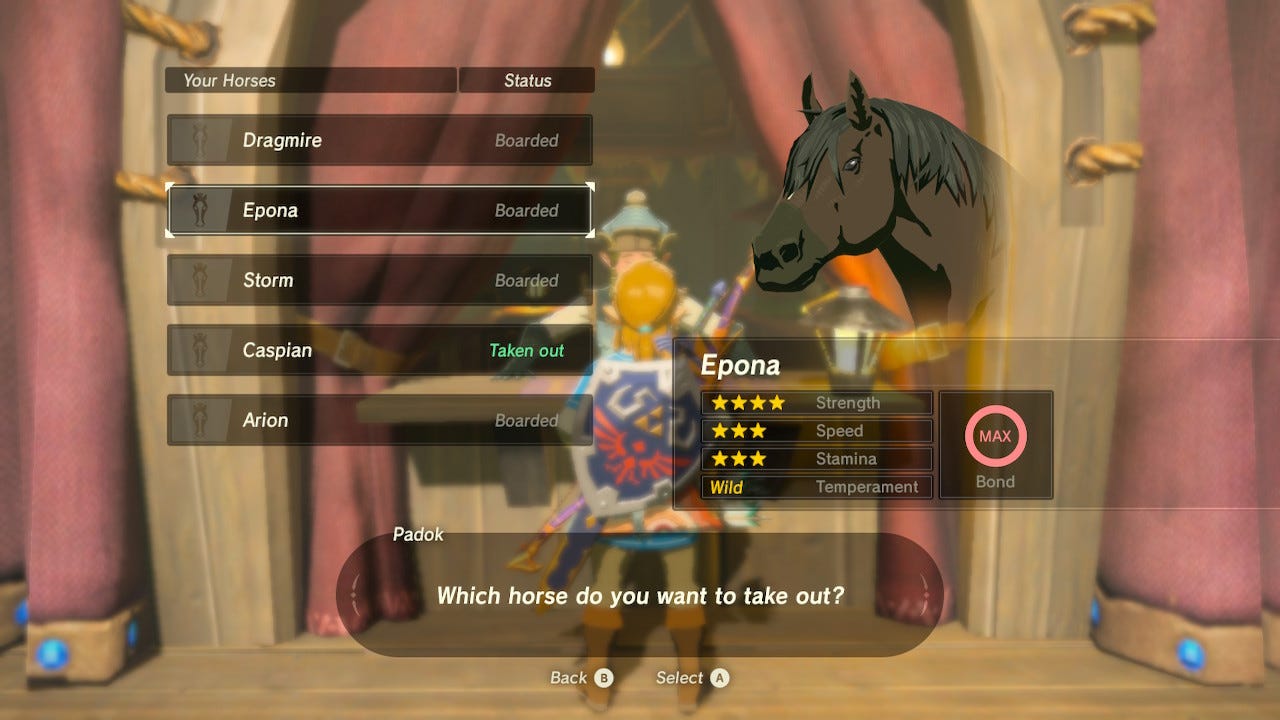Click the MAX bond ring indicator
The width and height of the screenshot is (1280, 720).
click(x=996, y=436)
